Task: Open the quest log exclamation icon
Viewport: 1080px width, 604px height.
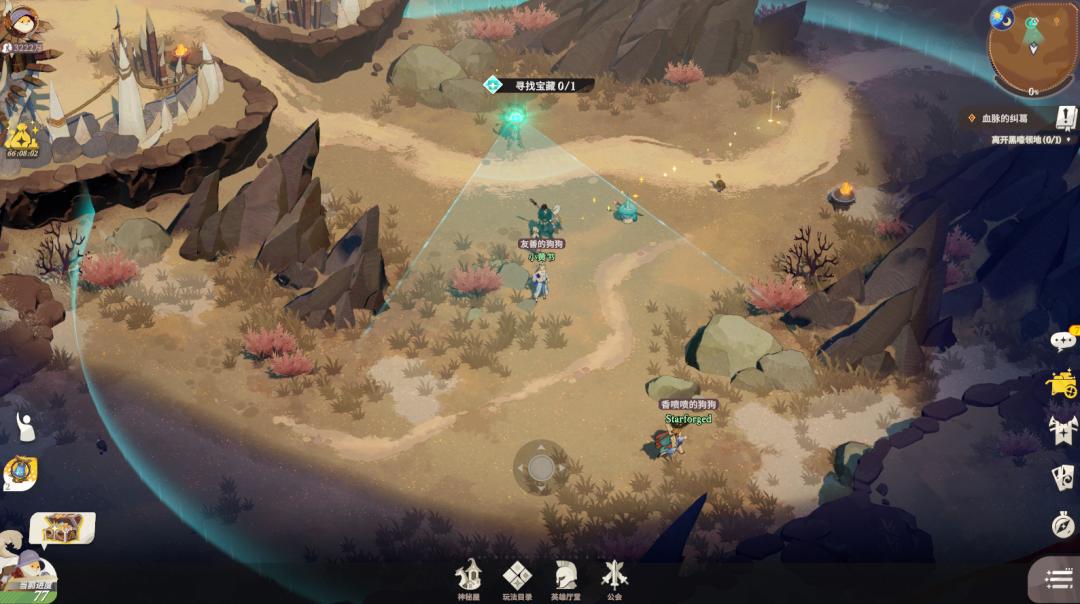Action: click(x=1066, y=118)
